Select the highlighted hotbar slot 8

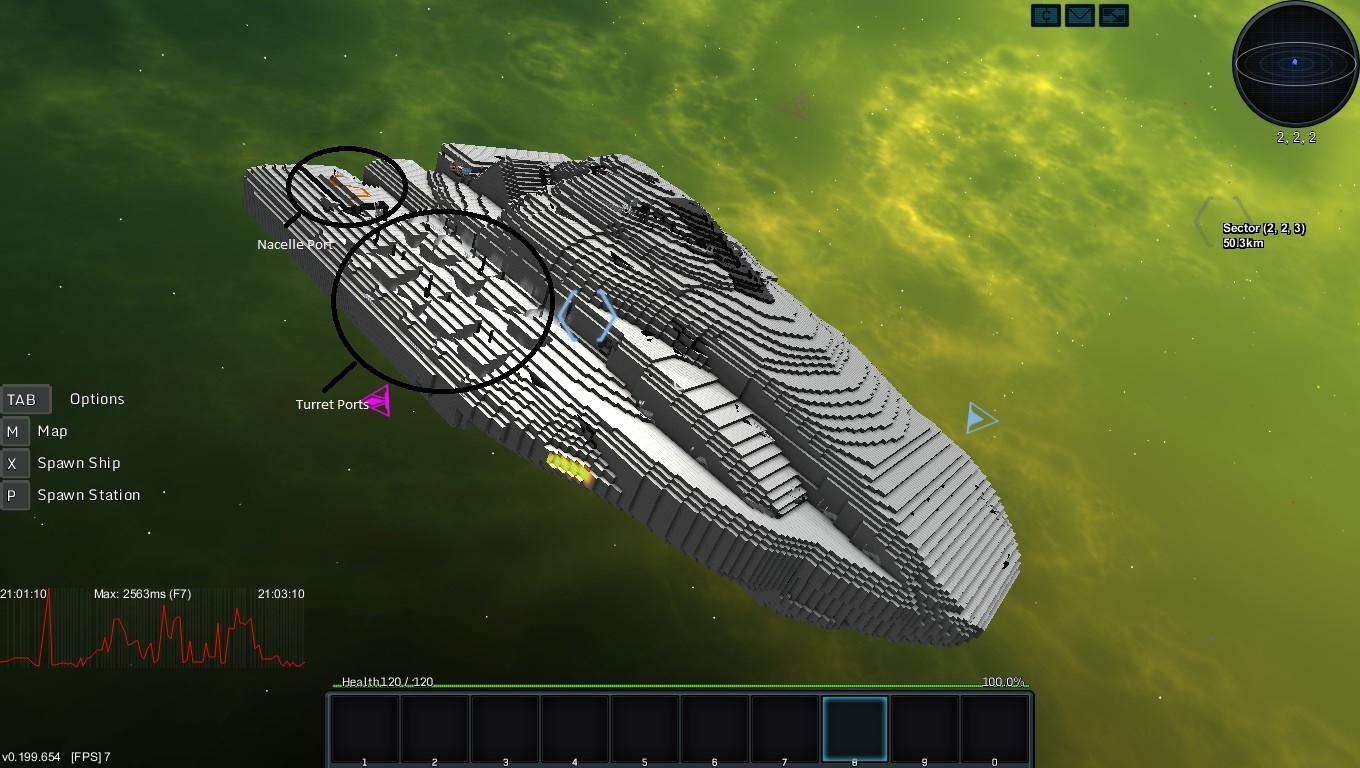click(854, 729)
